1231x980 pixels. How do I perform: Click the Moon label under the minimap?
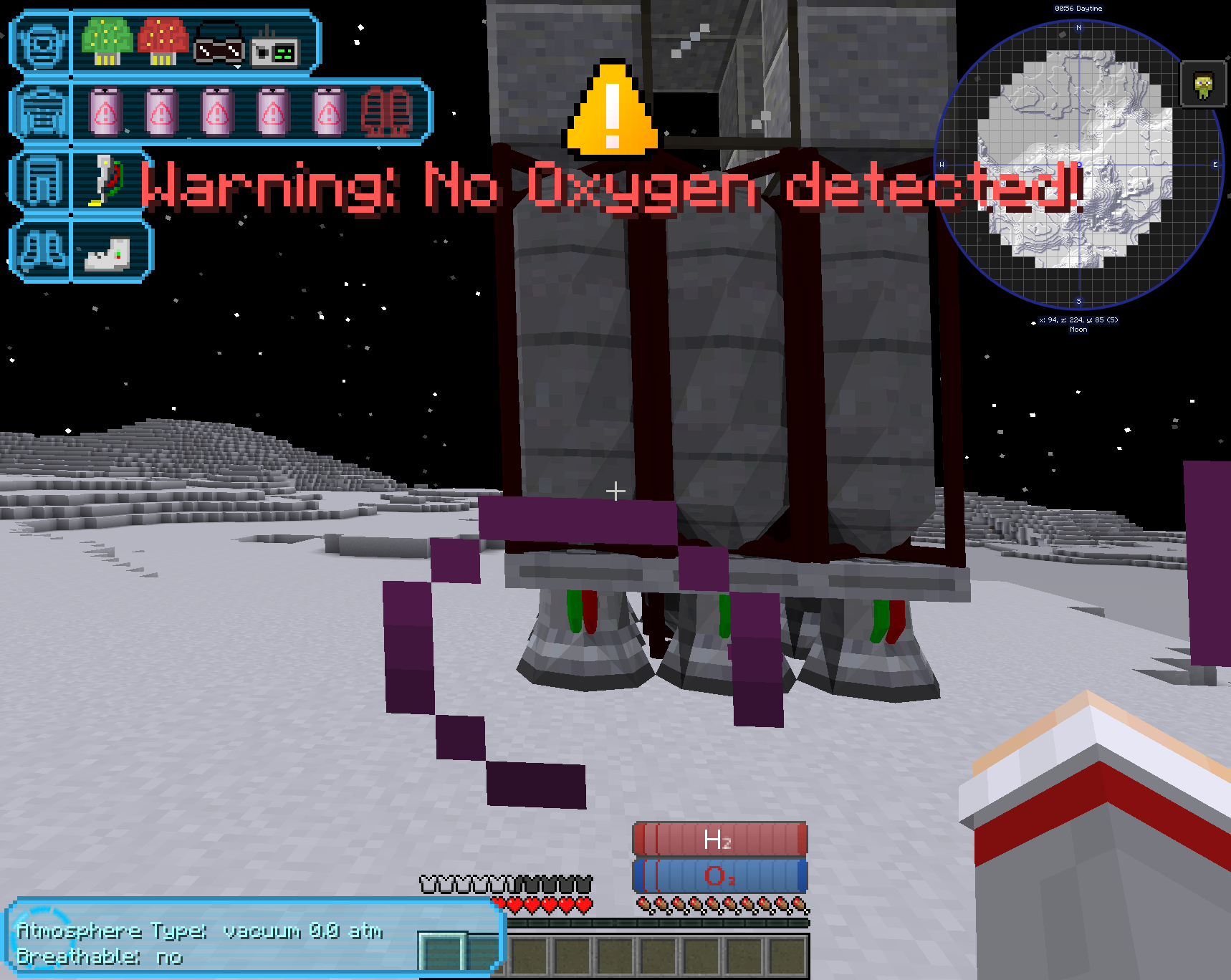tap(1078, 329)
